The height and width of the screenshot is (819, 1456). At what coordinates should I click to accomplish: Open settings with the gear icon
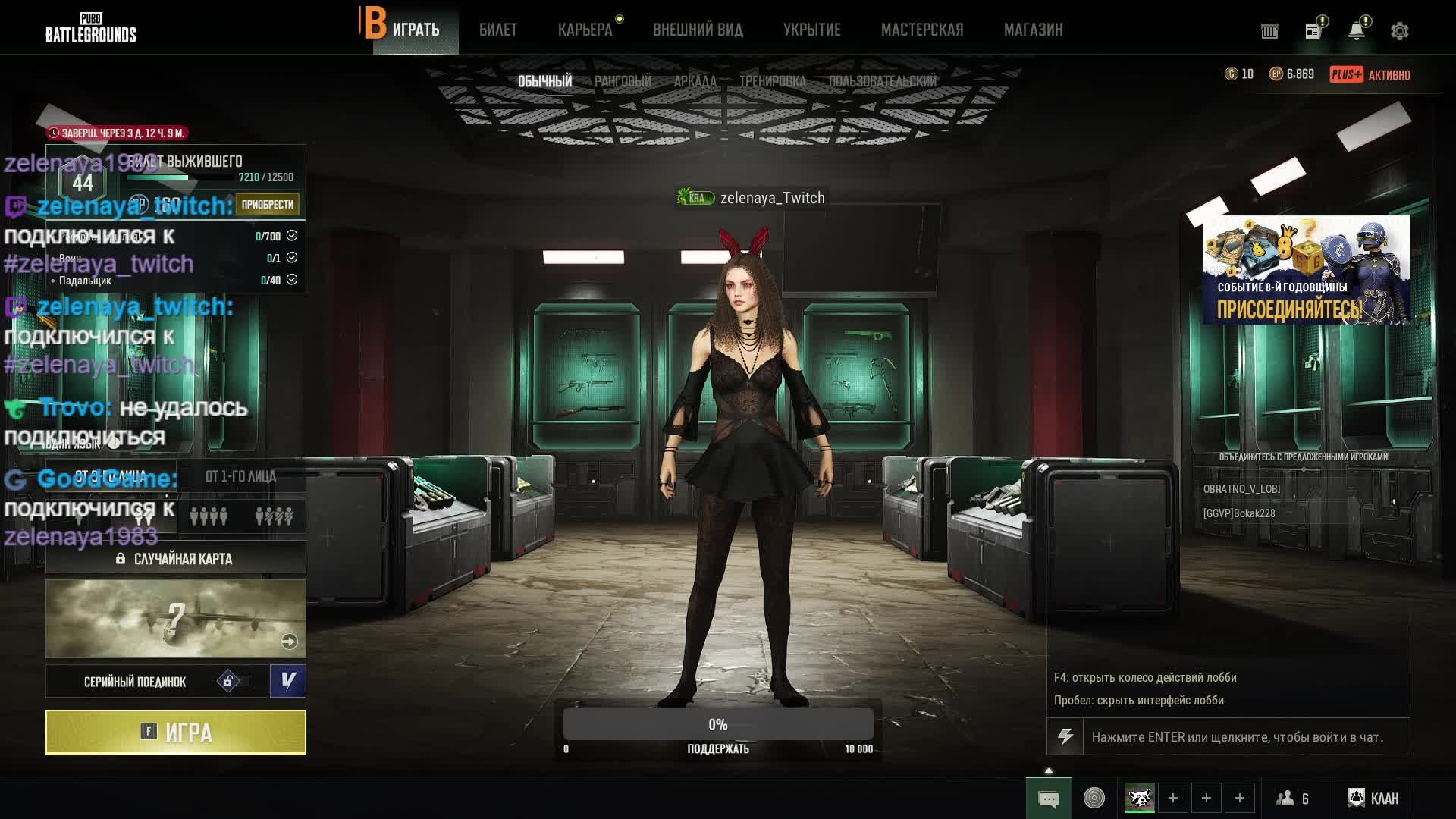tap(1399, 31)
